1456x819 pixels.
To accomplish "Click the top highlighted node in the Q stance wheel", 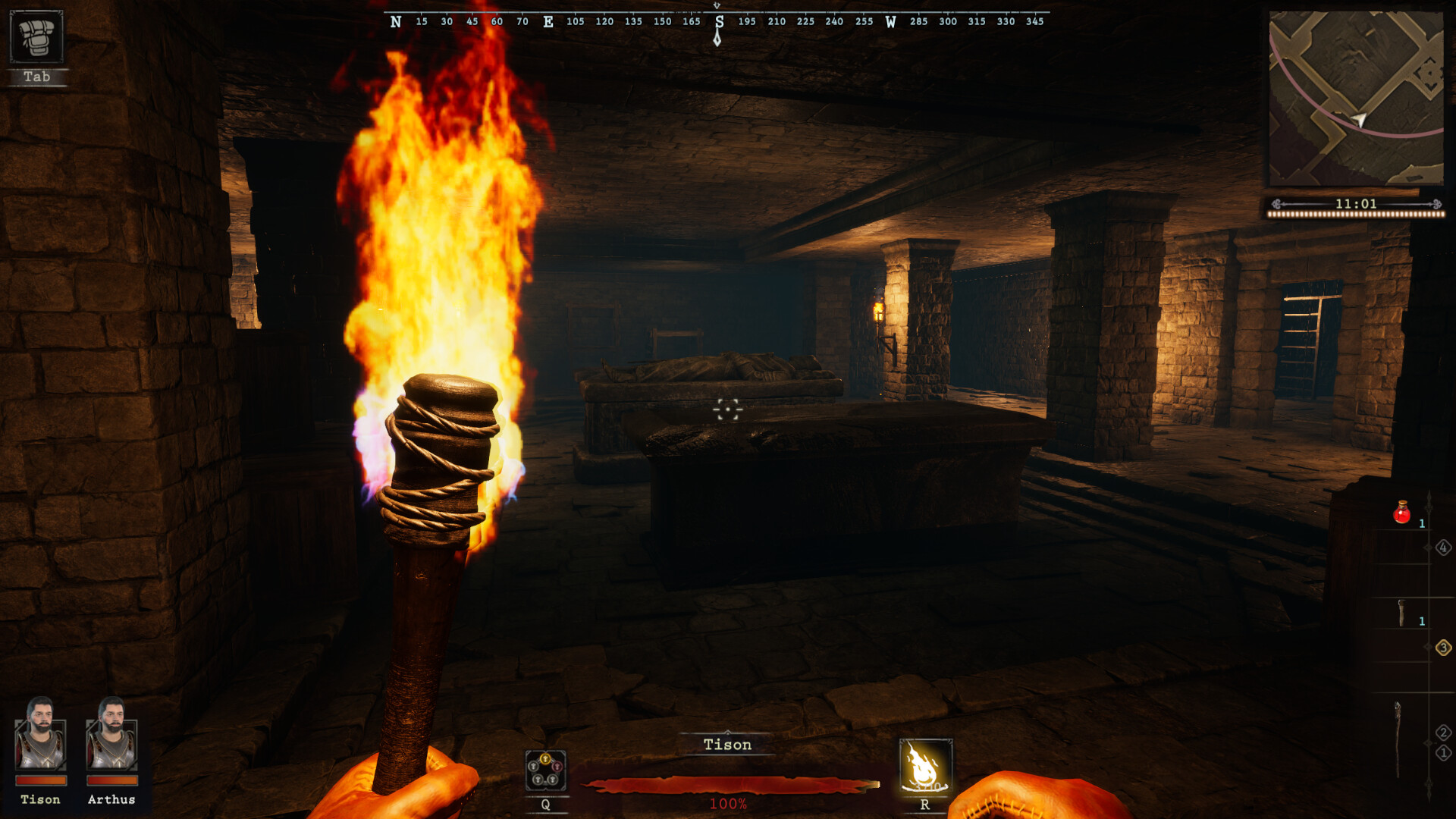I will pyautogui.click(x=546, y=759).
